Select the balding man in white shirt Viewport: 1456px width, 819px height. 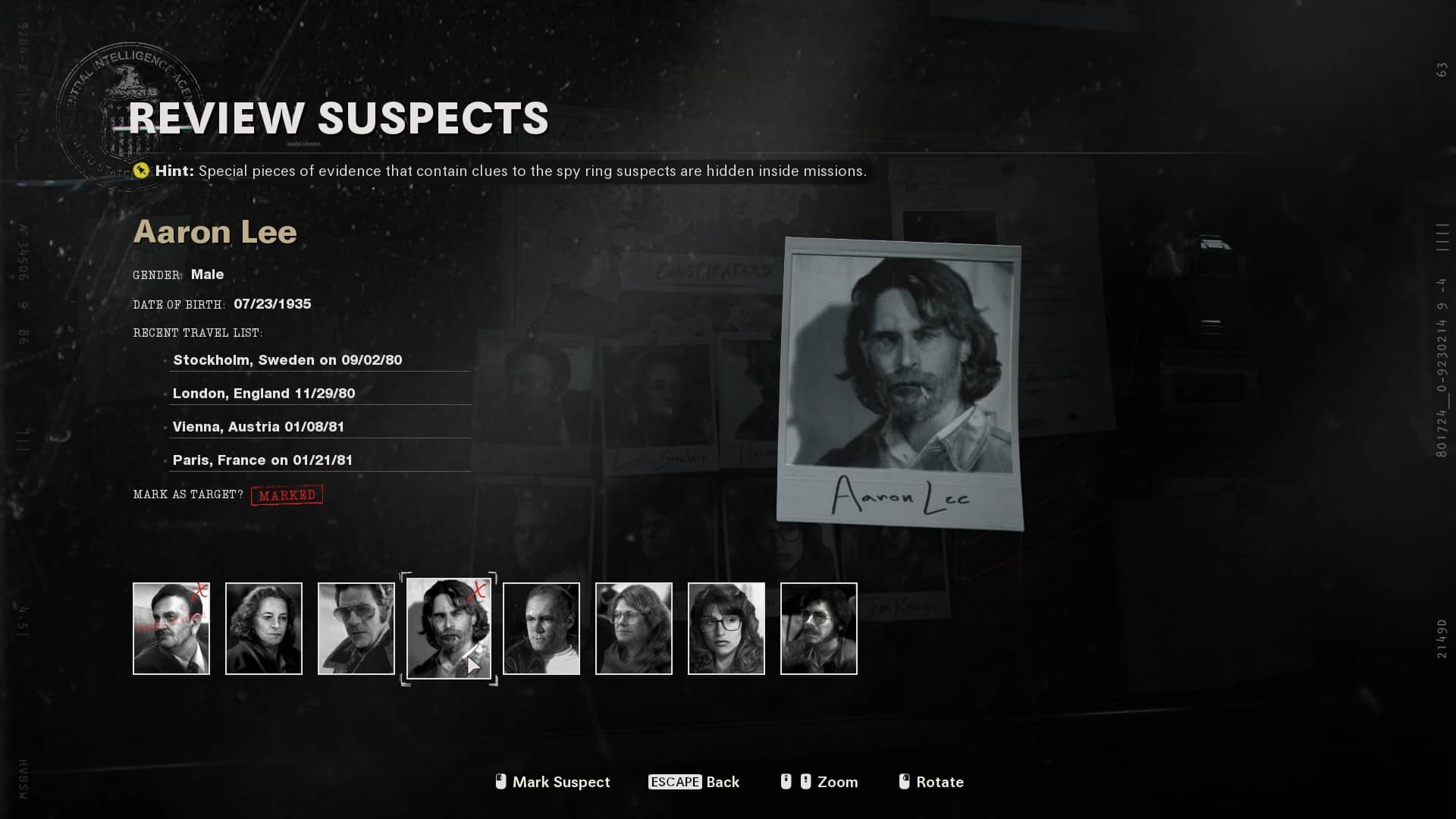[541, 628]
